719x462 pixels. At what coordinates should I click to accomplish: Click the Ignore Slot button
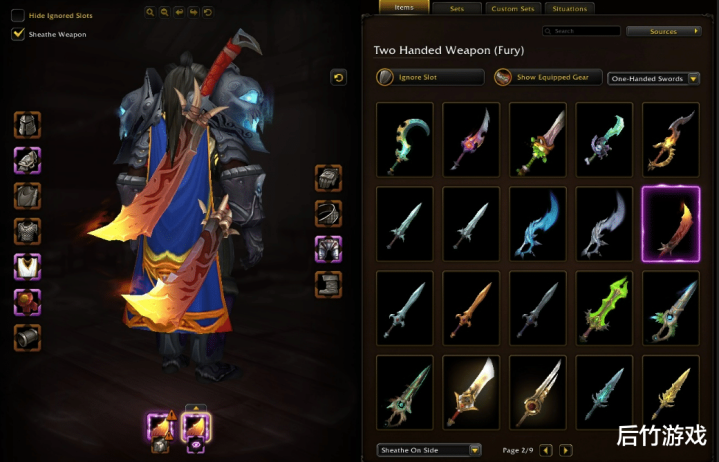429,77
